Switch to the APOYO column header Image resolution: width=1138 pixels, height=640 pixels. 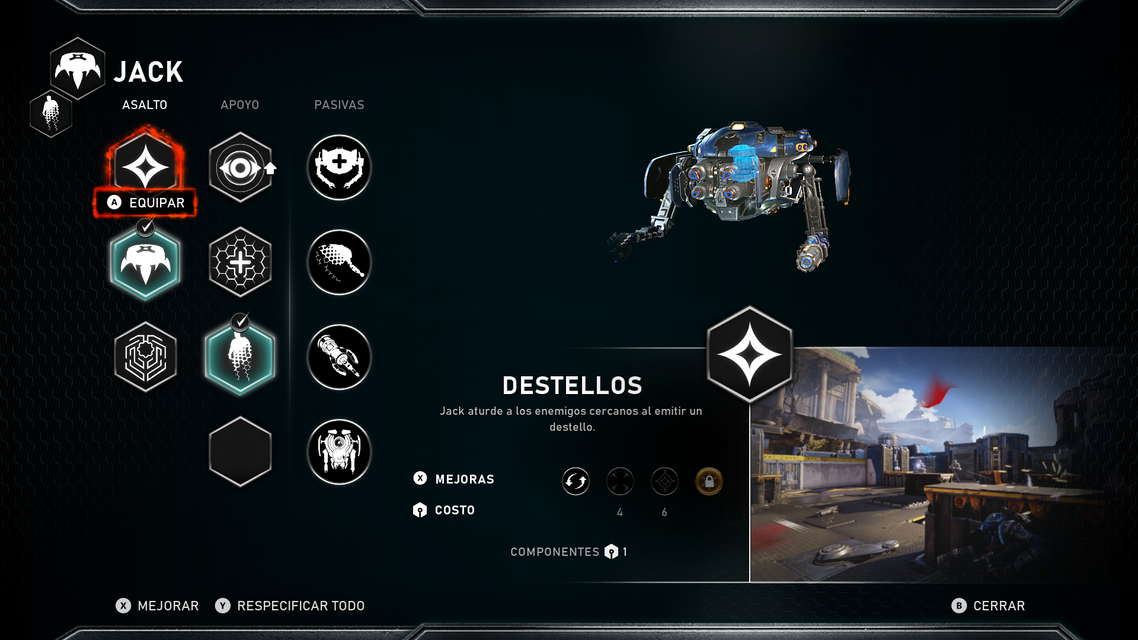[x=240, y=105]
